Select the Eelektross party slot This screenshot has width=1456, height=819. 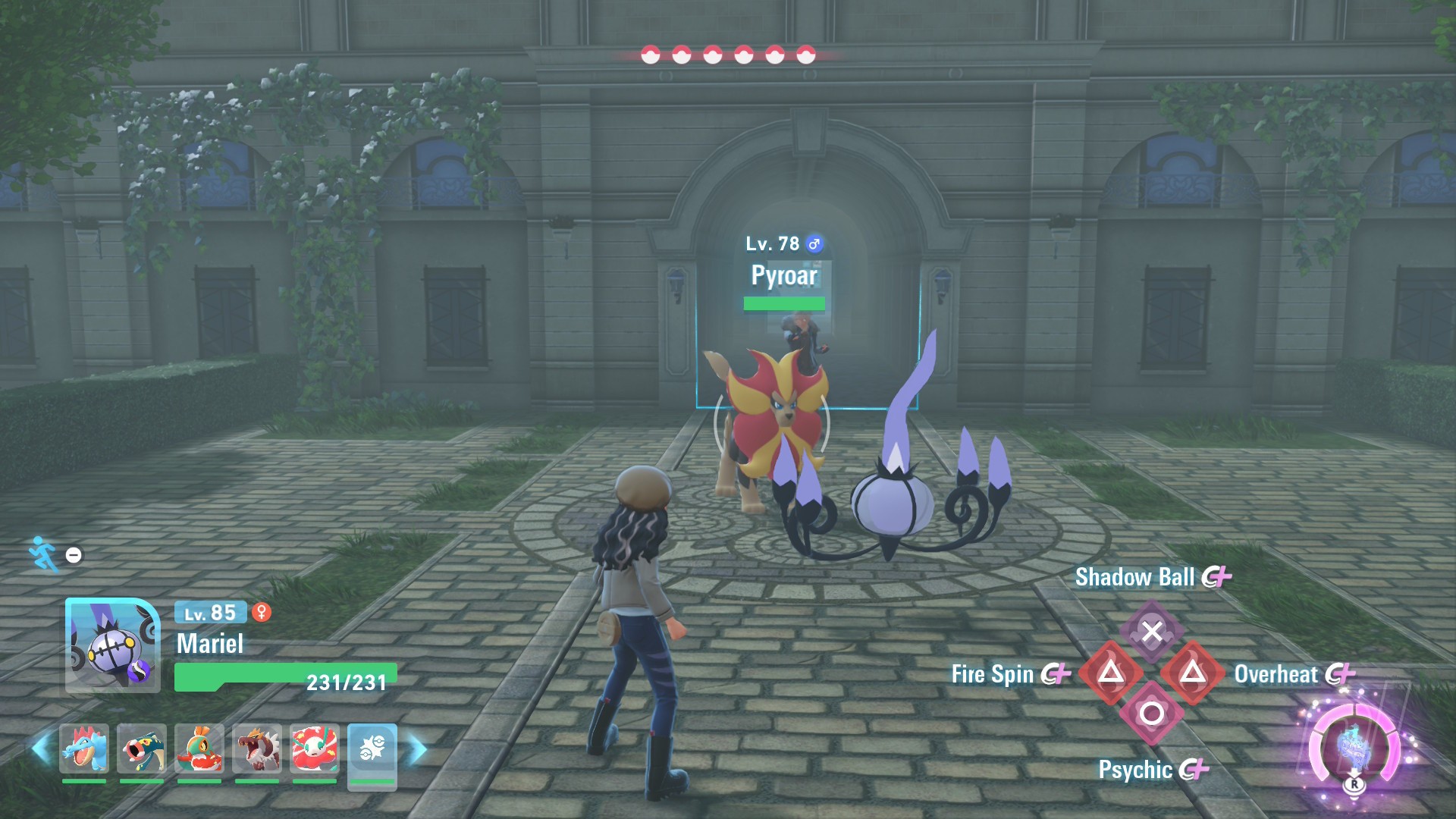pos(142,748)
